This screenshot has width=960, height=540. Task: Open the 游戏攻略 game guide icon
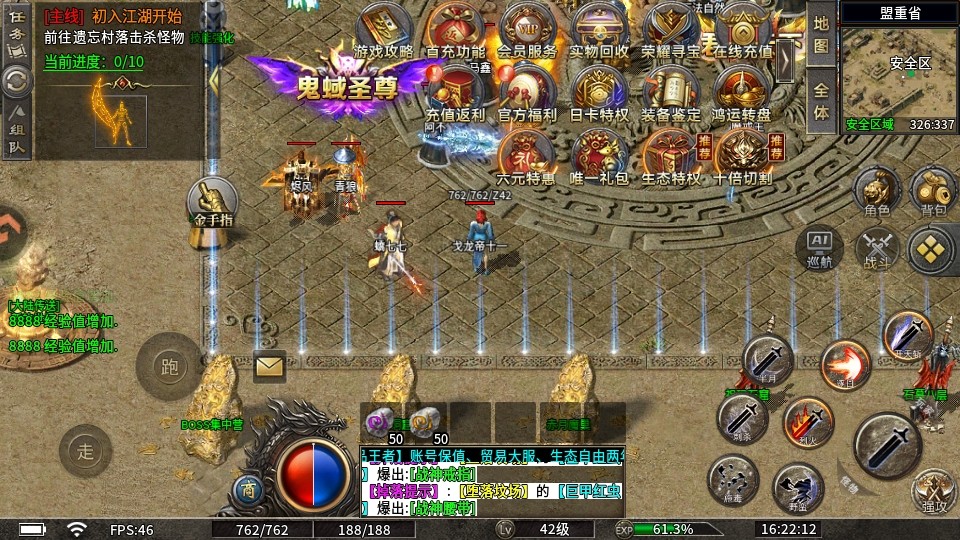[x=383, y=26]
